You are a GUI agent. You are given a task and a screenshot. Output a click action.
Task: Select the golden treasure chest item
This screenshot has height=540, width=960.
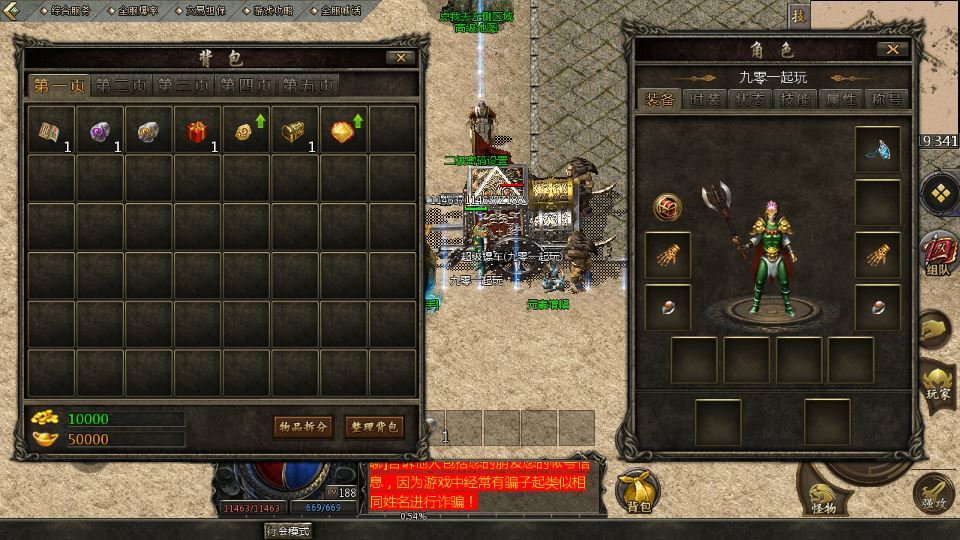point(295,131)
